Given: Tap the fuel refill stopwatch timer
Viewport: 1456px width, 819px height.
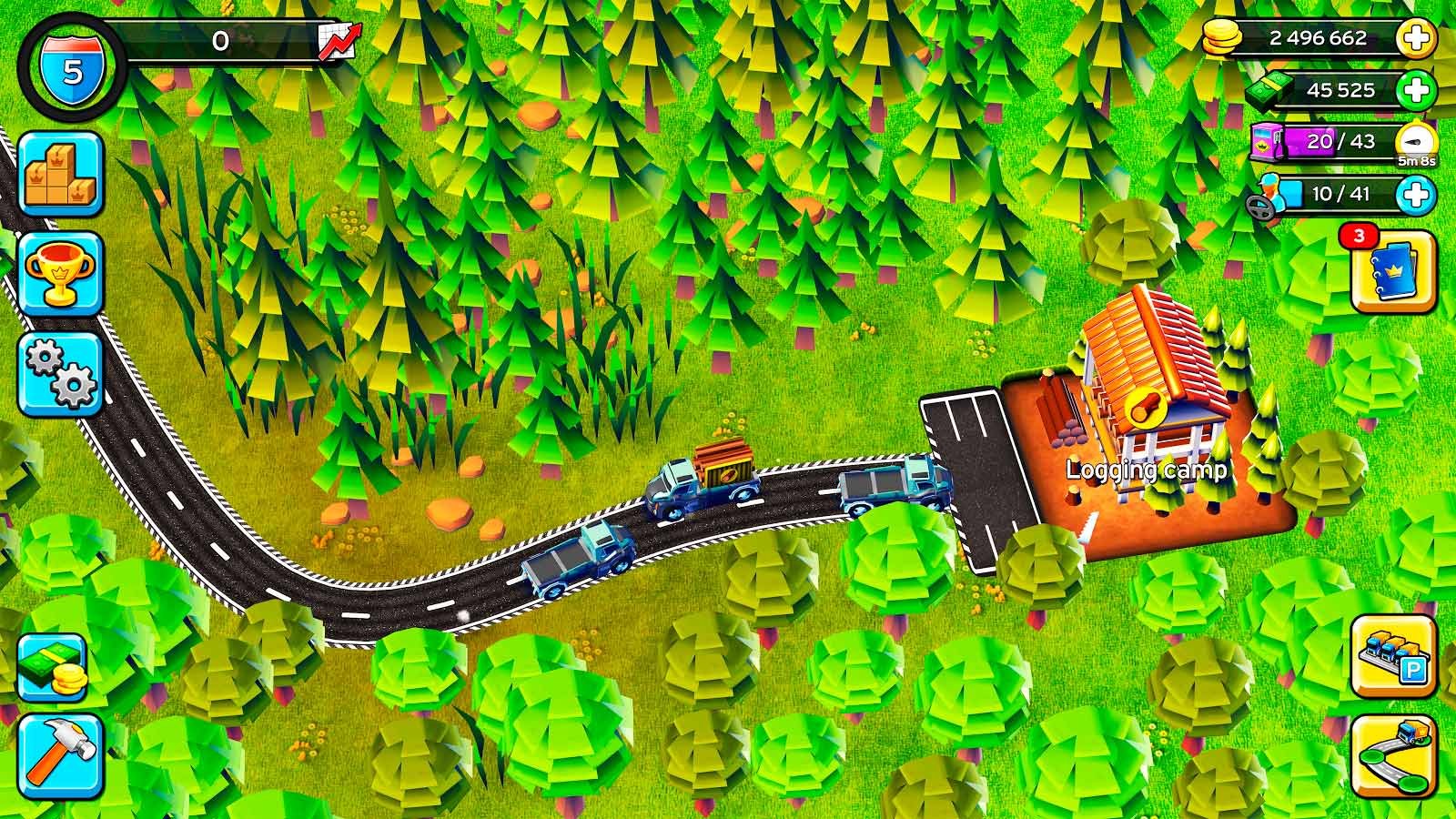Looking at the screenshot, I should [x=1417, y=145].
